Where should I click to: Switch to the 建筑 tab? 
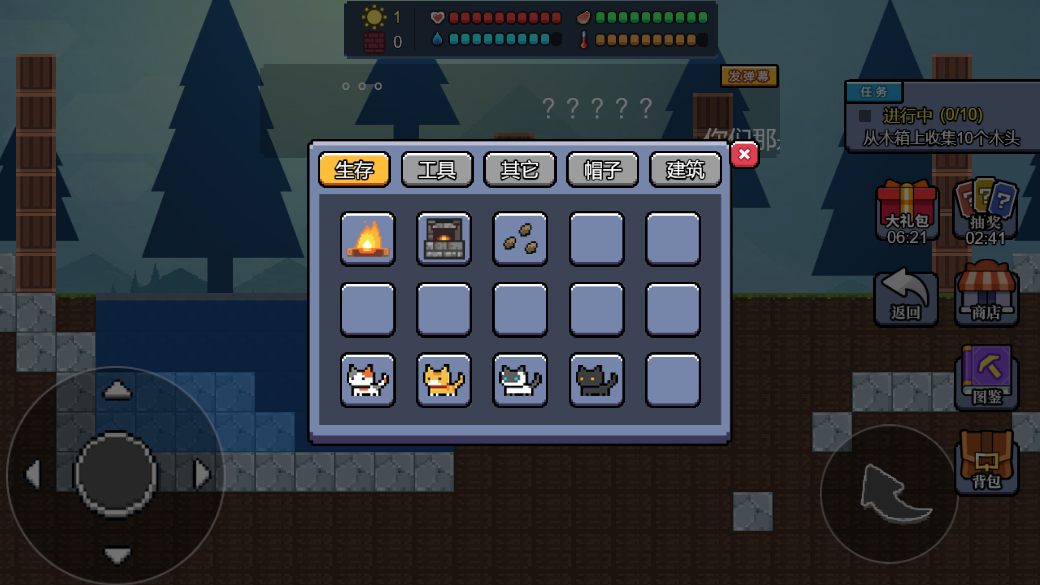pos(685,169)
